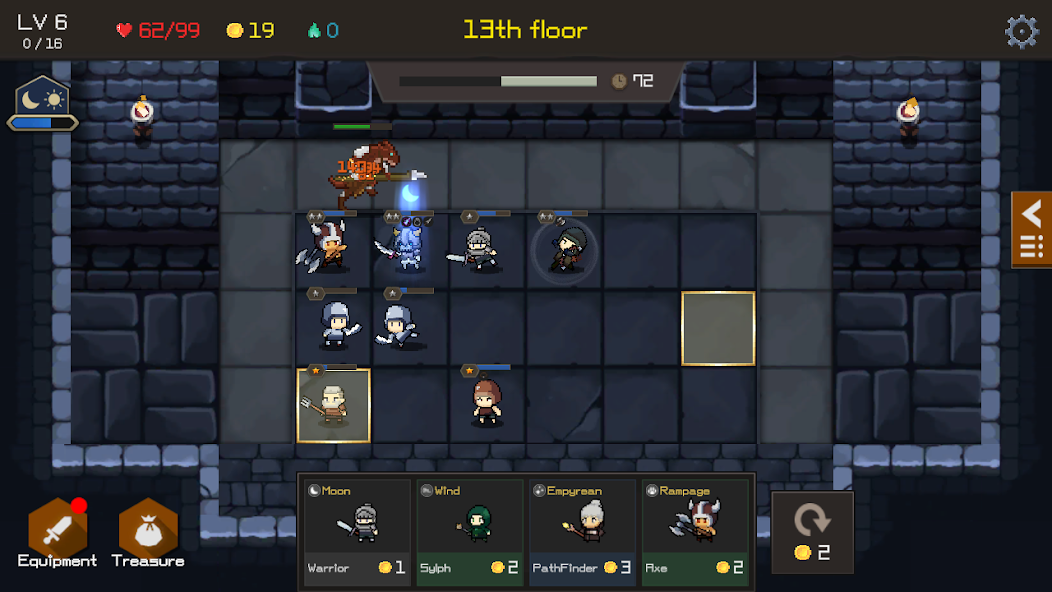
Task: Buy the Moon Warrior unit card
Action: 357,531
